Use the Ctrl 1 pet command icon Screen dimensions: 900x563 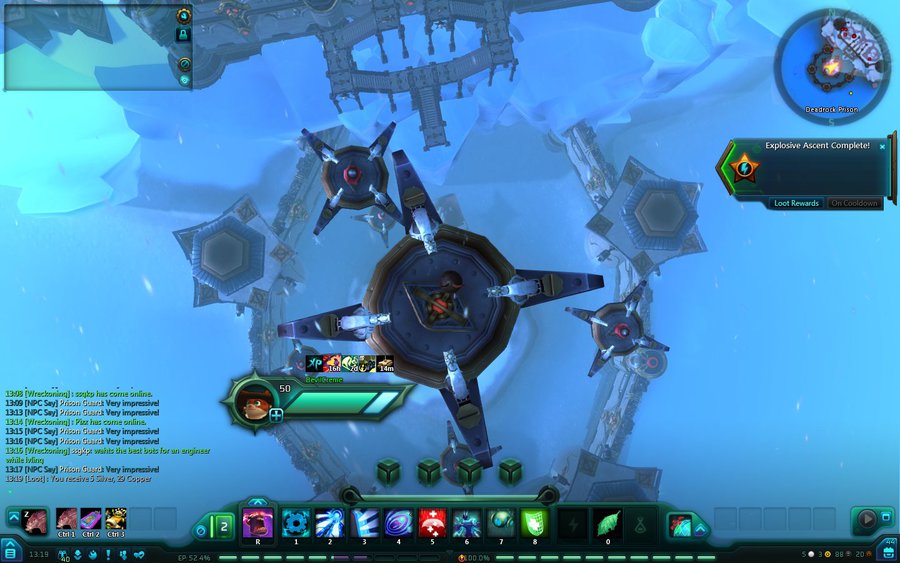coord(67,519)
